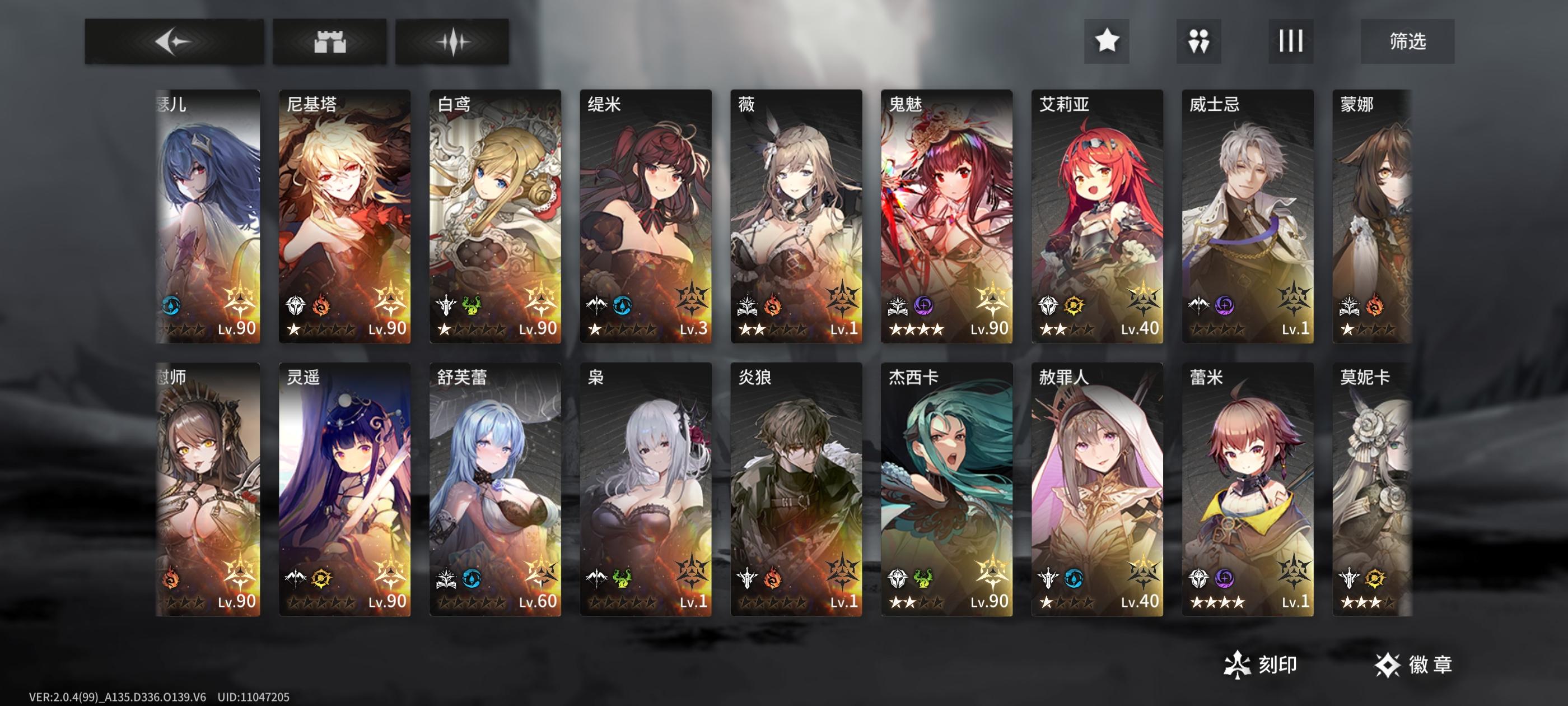Toggle the star favorites filter
The image size is (1568, 706).
(1108, 42)
